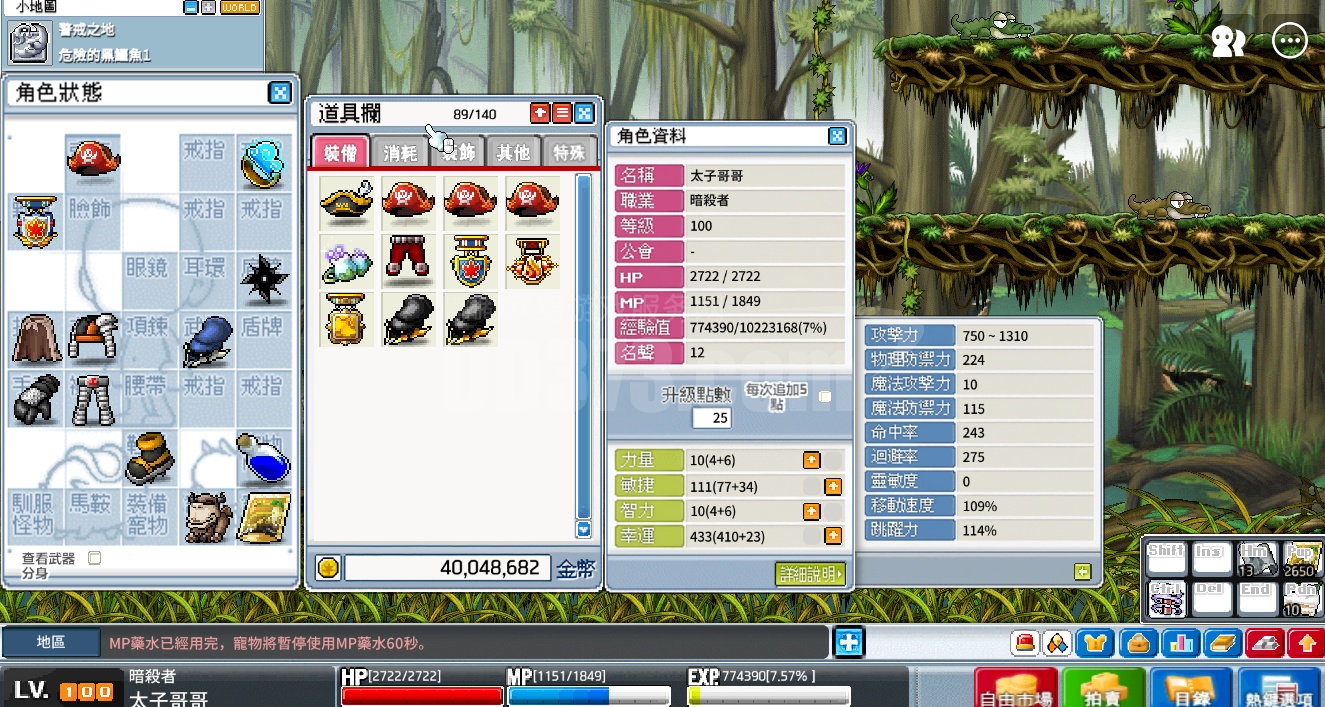Screen dimensions: 1325x707
Task: Close the 角色資料 character info window
Action: coord(837,136)
